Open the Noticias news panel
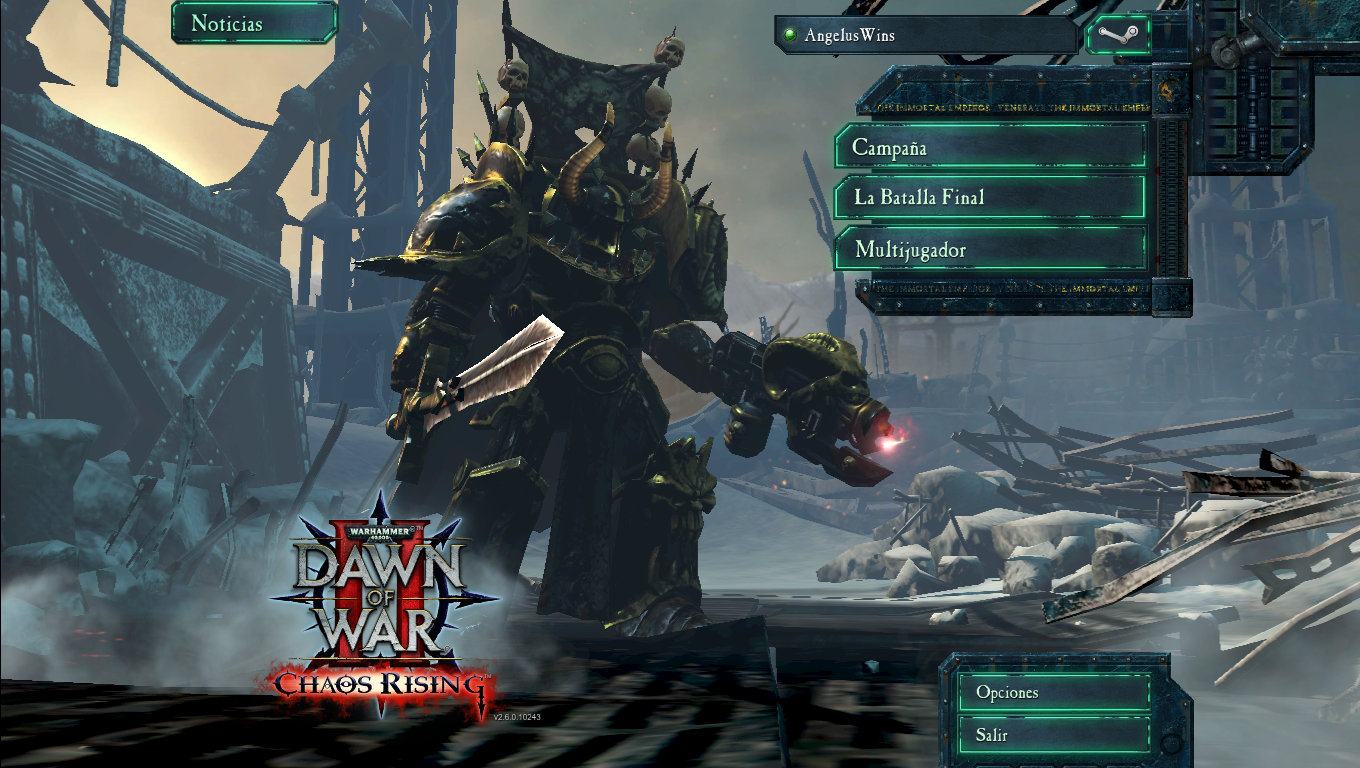The width and height of the screenshot is (1360, 768). point(254,23)
